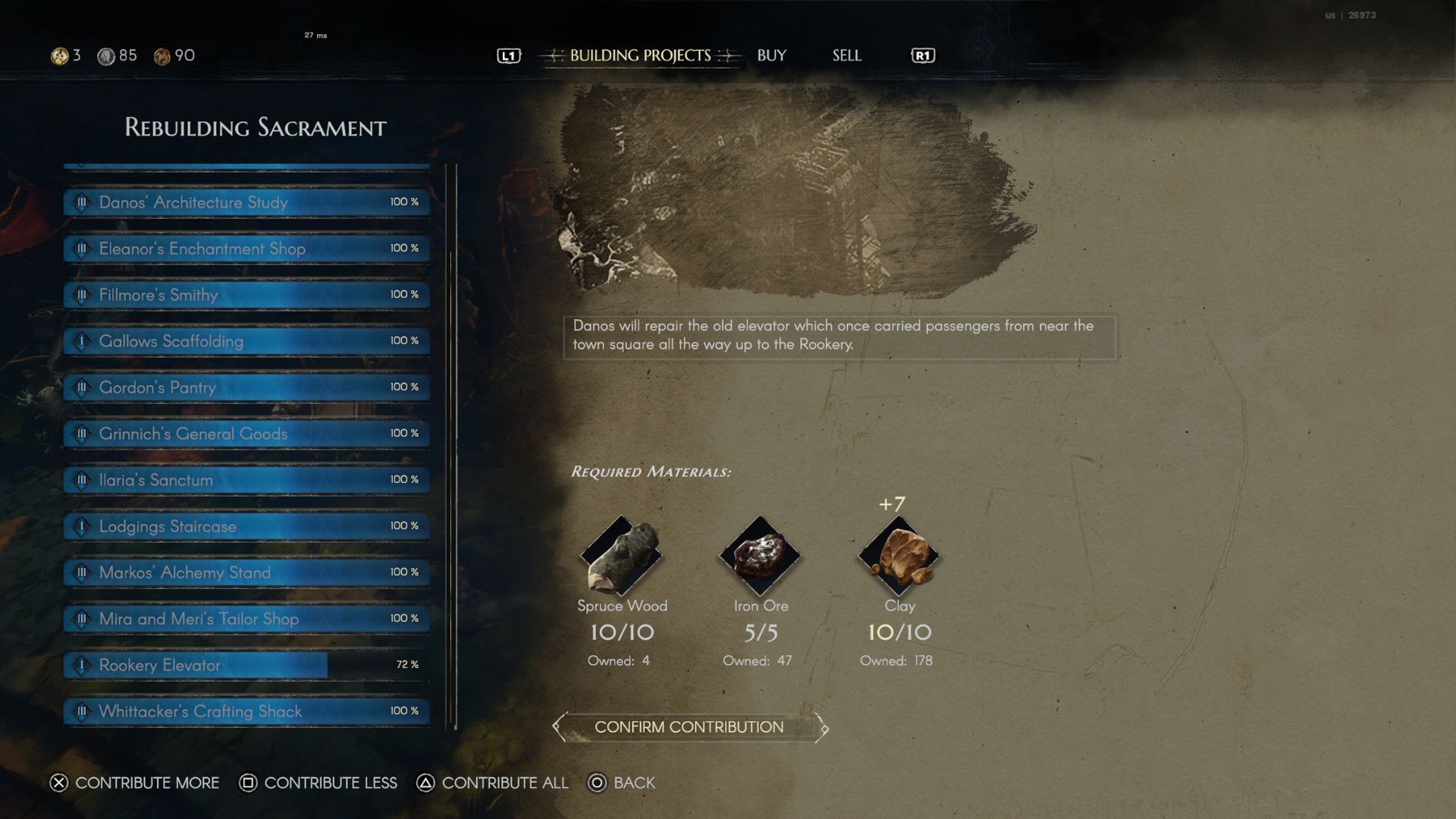Screen dimensions: 1456x819
Task: Choose Grinnich's General Goods project
Action: [x=246, y=434]
